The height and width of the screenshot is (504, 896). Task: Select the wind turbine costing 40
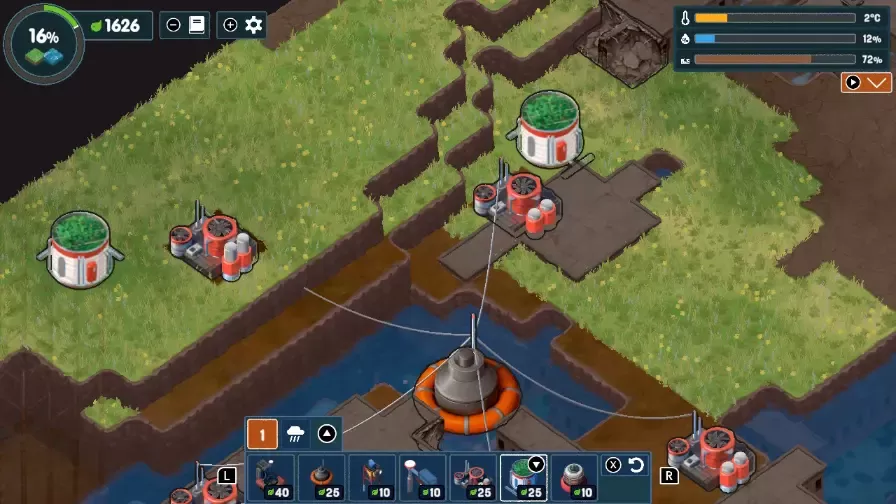coord(270,477)
